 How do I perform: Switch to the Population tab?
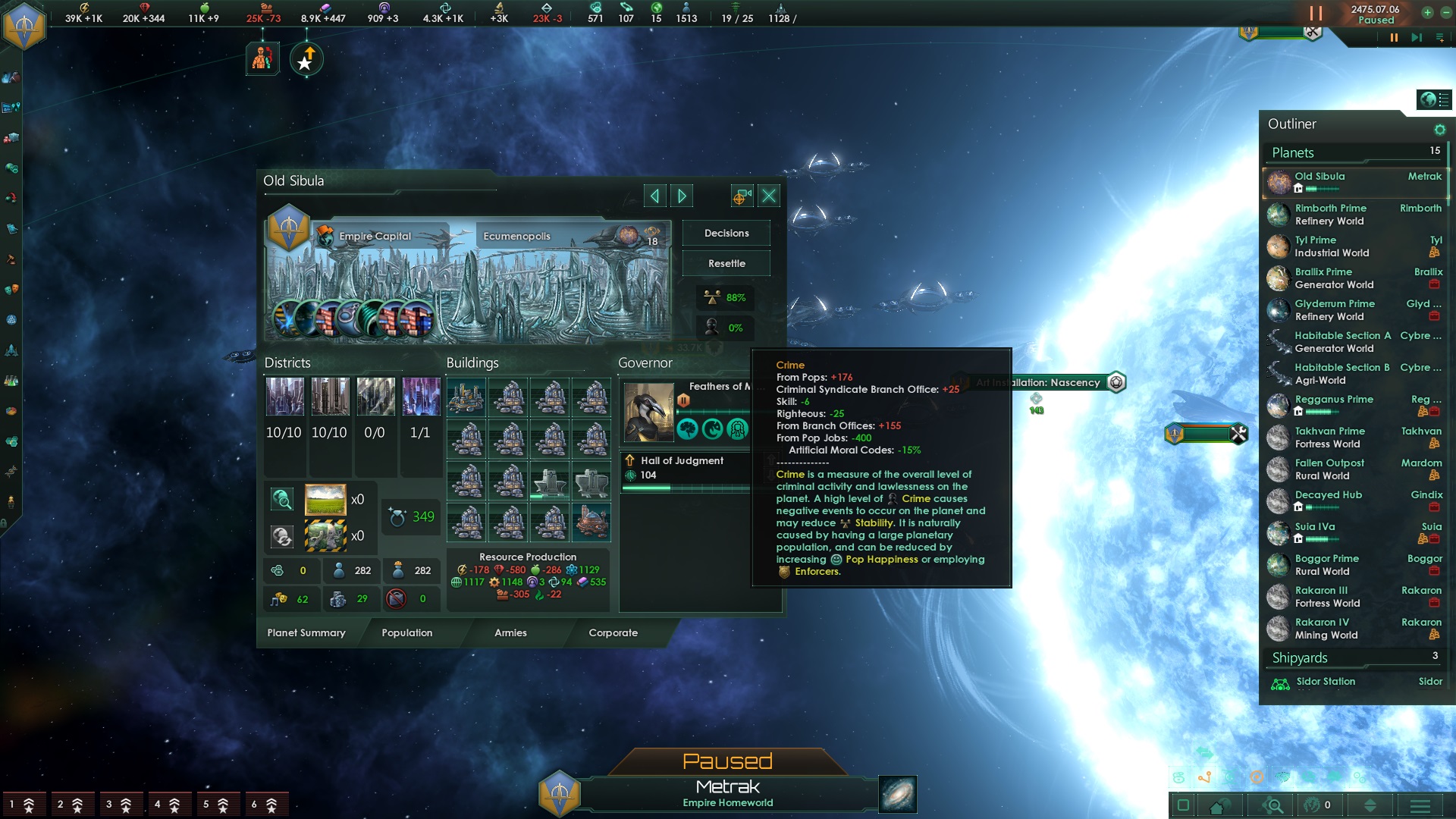pyautogui.click(x=407, y=633)
